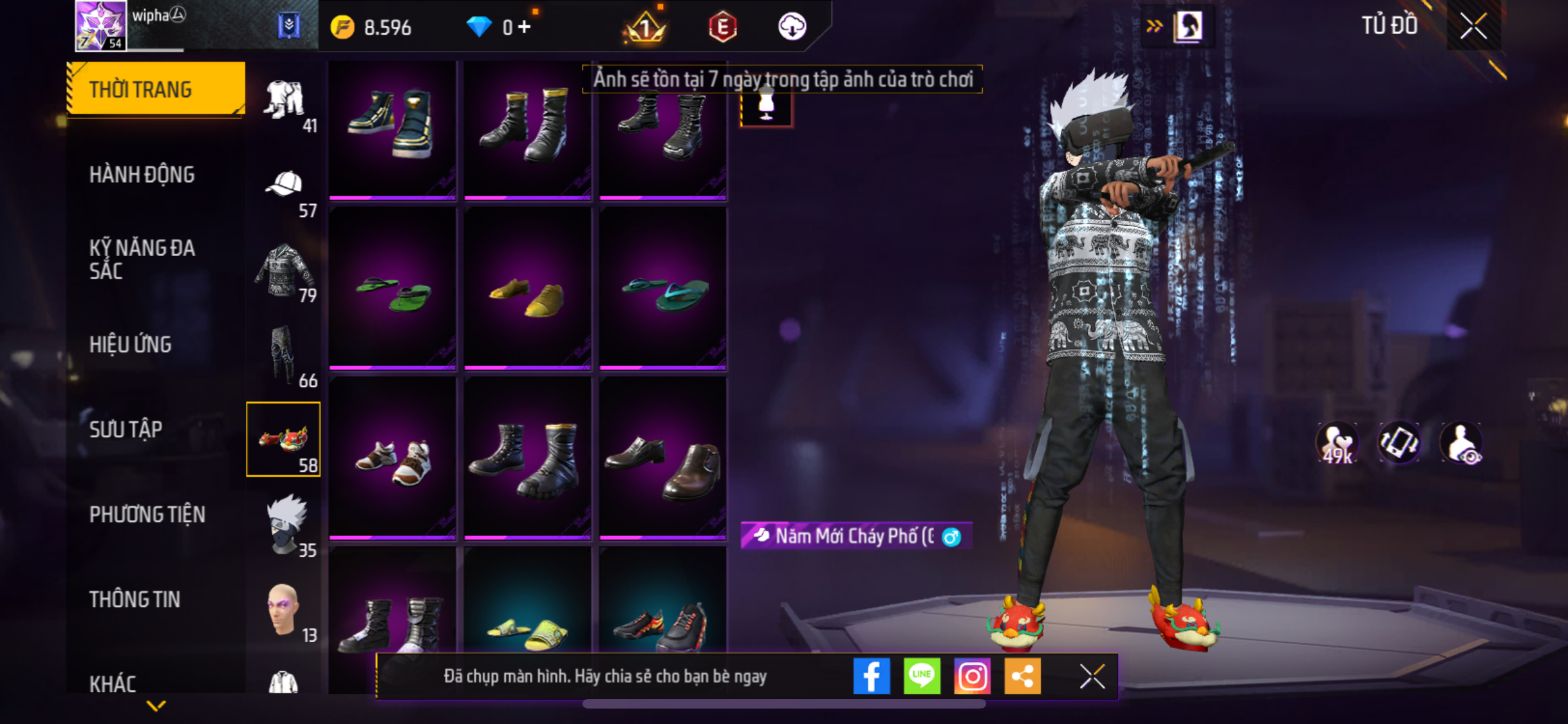Show the THÔNG TIN section
1568x724 pixels.
135,599
